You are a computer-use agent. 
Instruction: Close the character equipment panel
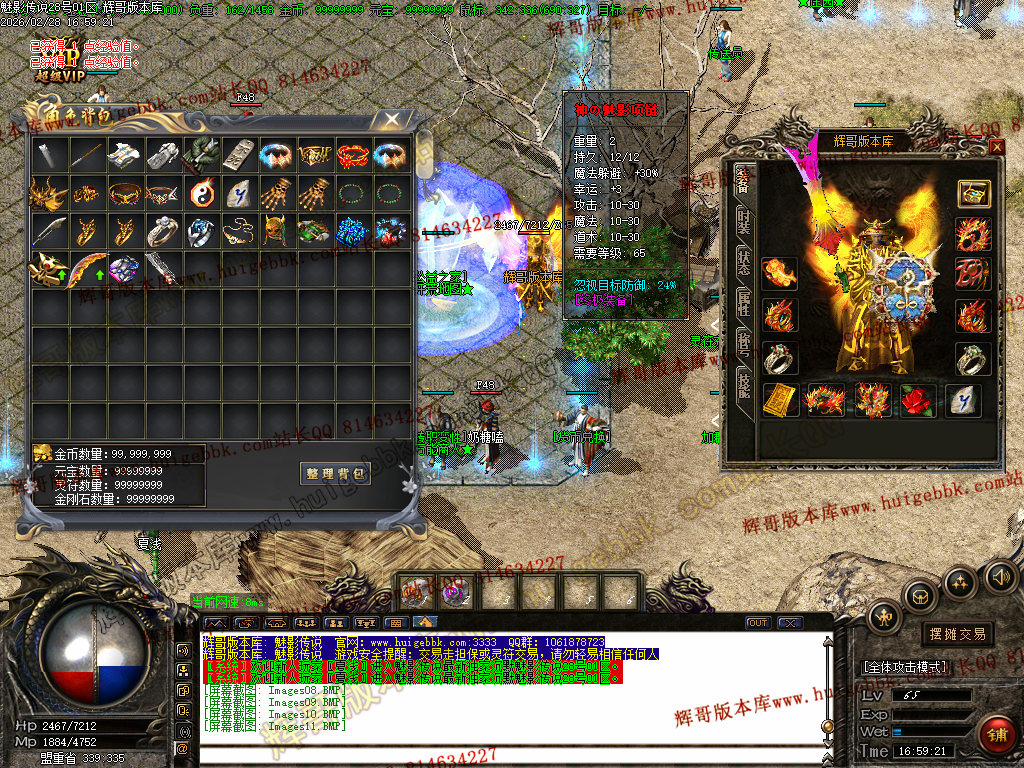click(996, 147)
